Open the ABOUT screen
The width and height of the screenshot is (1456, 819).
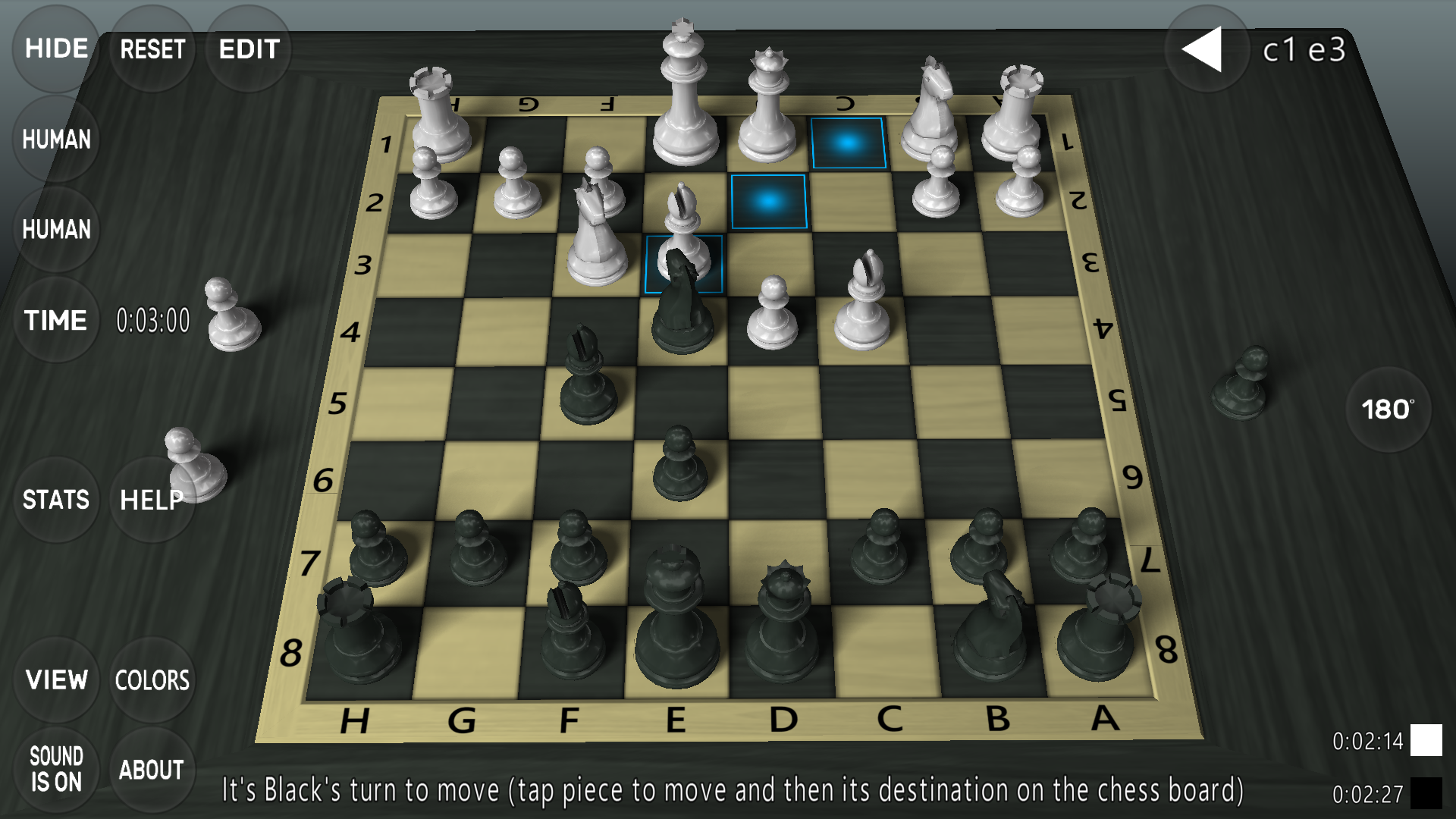point(152,770)
